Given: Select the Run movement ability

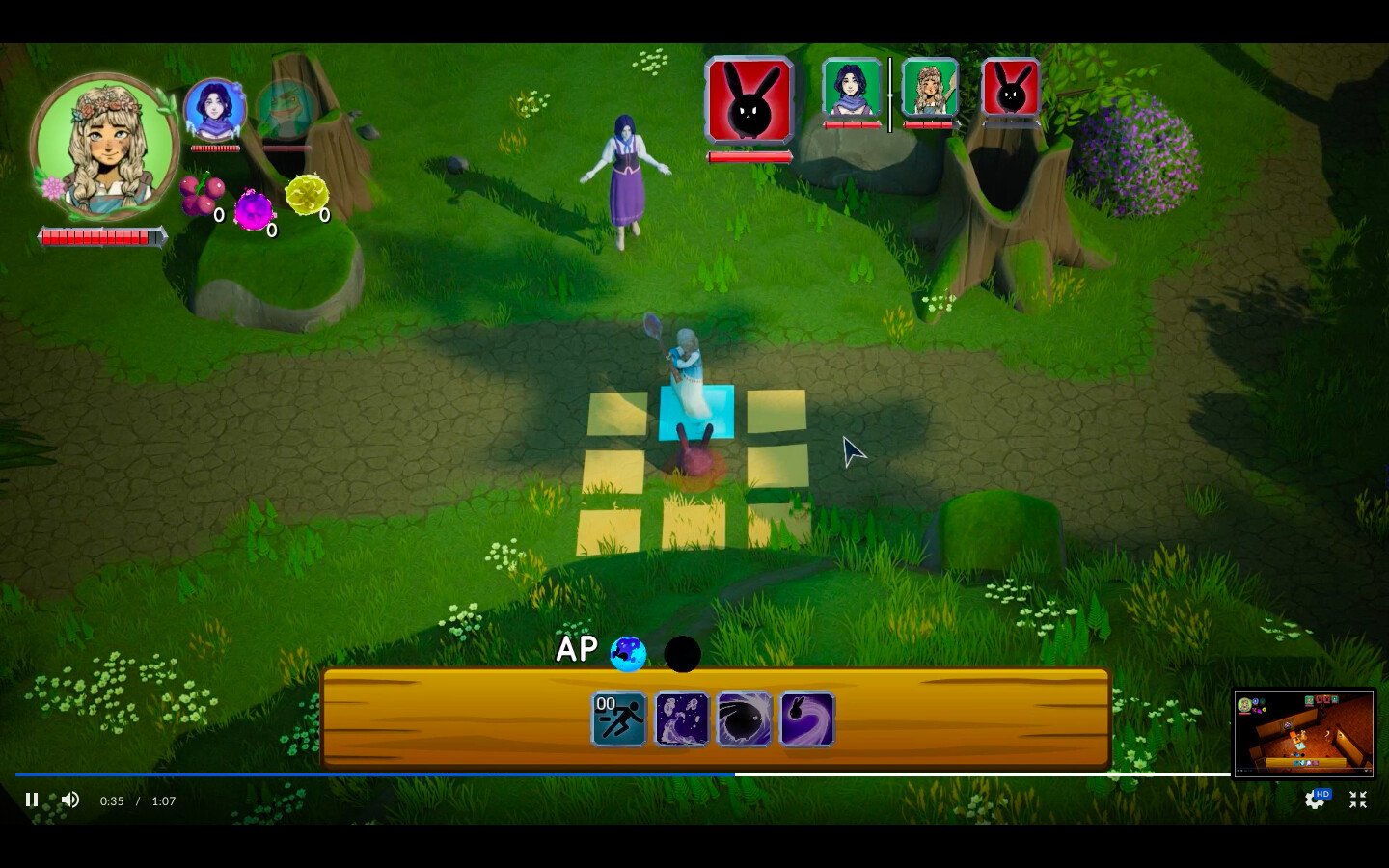Looking at the screenshot, I should click(x=618, y=719).
